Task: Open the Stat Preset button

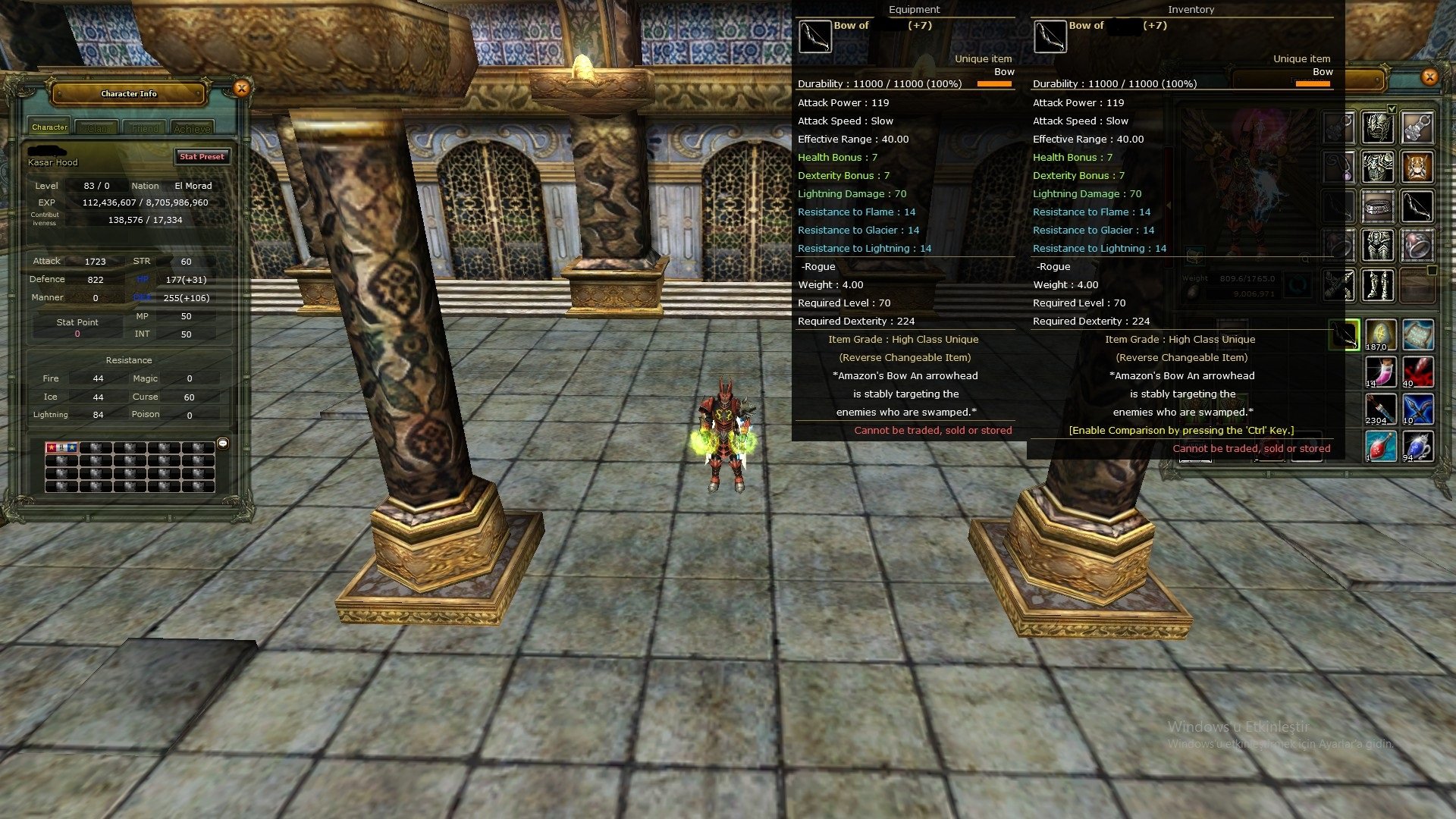Action: point(202,156)
